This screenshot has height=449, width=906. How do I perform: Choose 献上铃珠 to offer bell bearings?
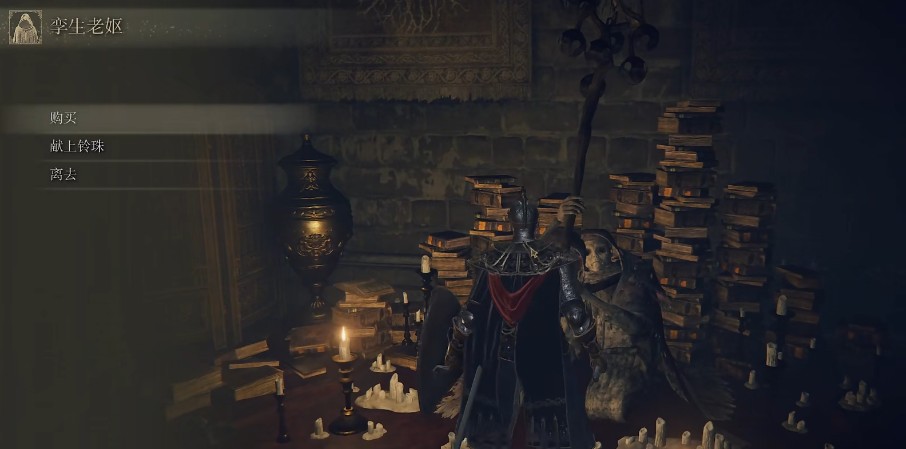[x=76, y=146]
